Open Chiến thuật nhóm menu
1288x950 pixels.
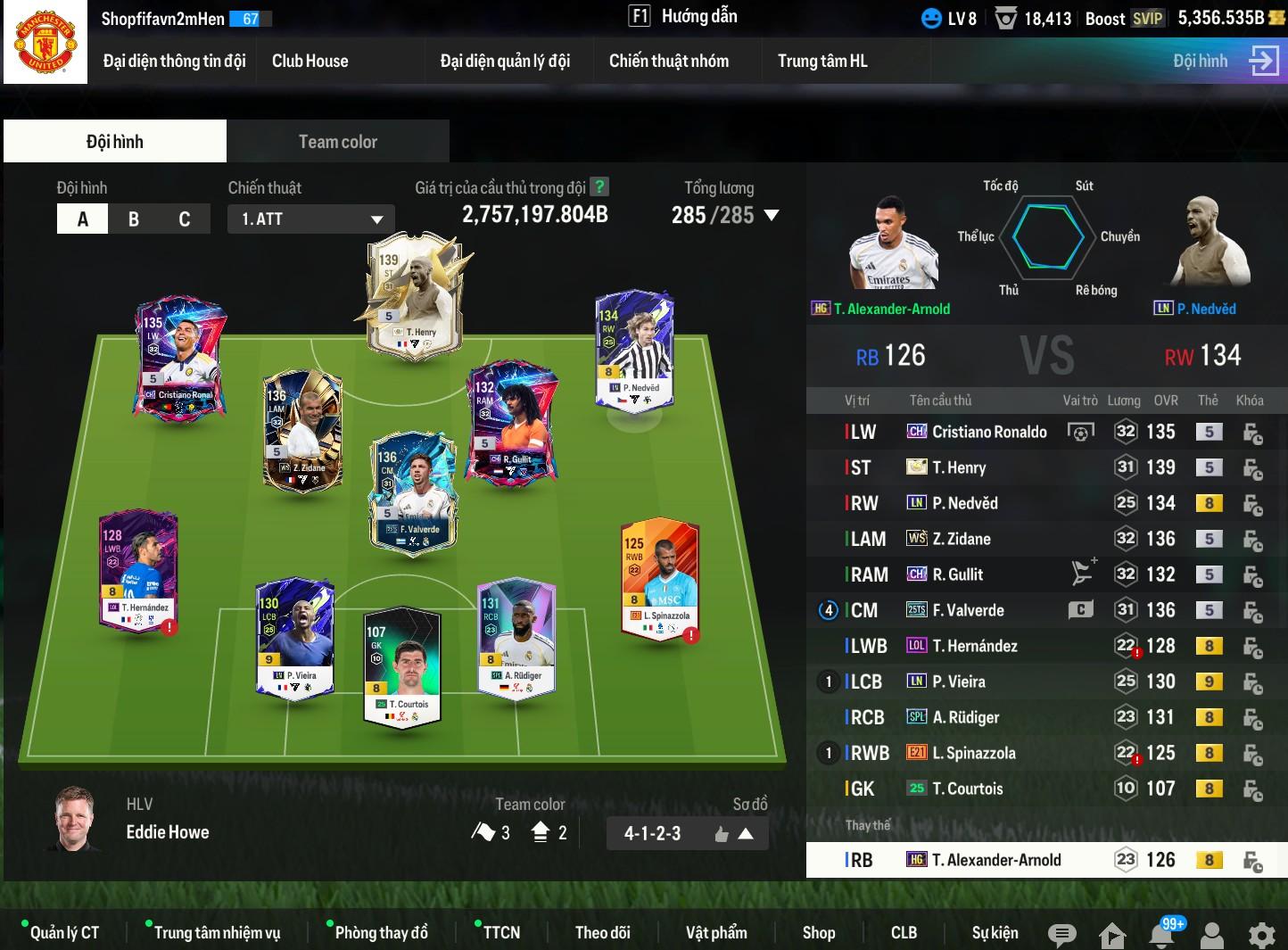(x=669, y=61)
